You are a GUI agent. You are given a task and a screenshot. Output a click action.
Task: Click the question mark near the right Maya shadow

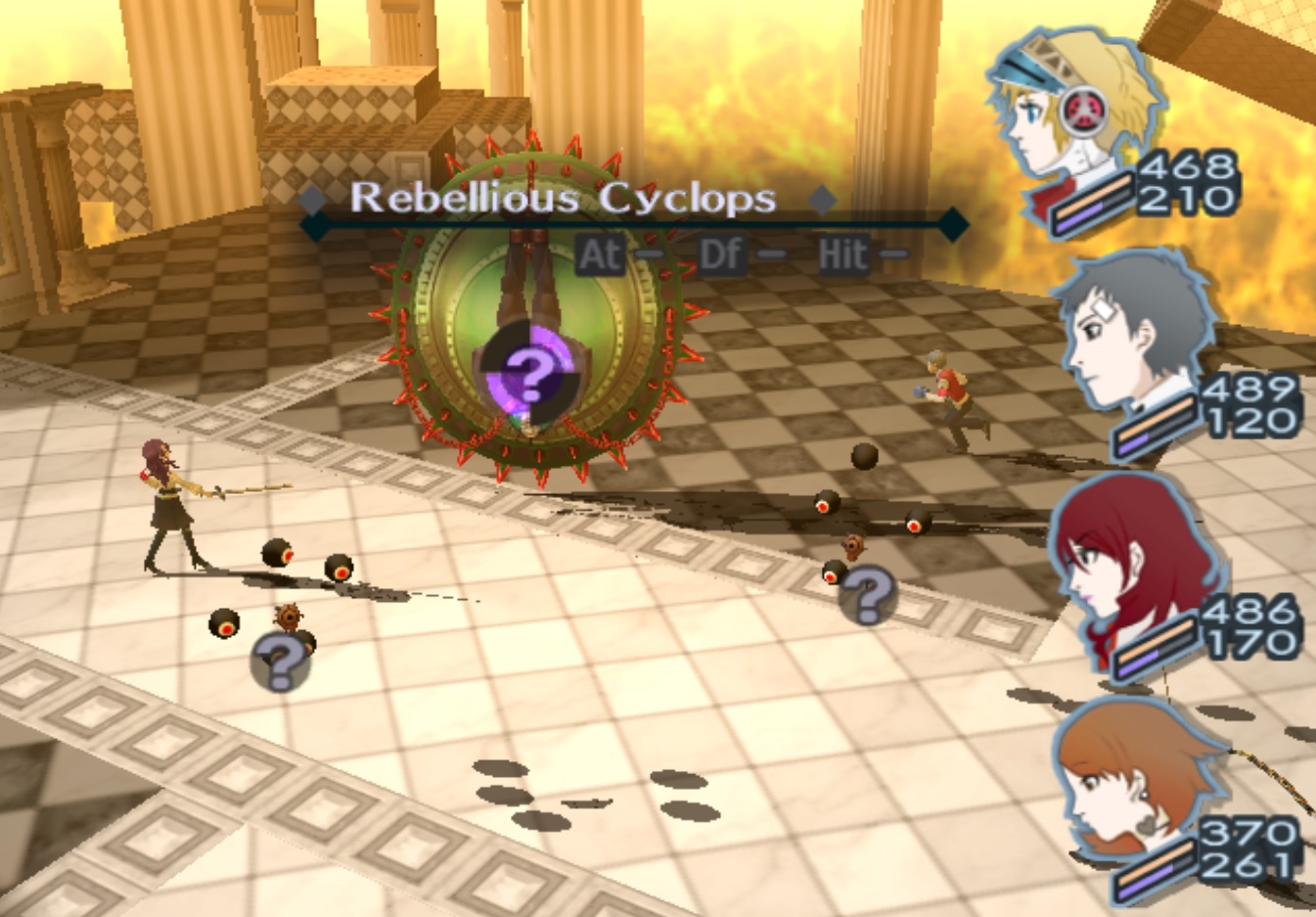pyautogui.click(x=869, y=592)
